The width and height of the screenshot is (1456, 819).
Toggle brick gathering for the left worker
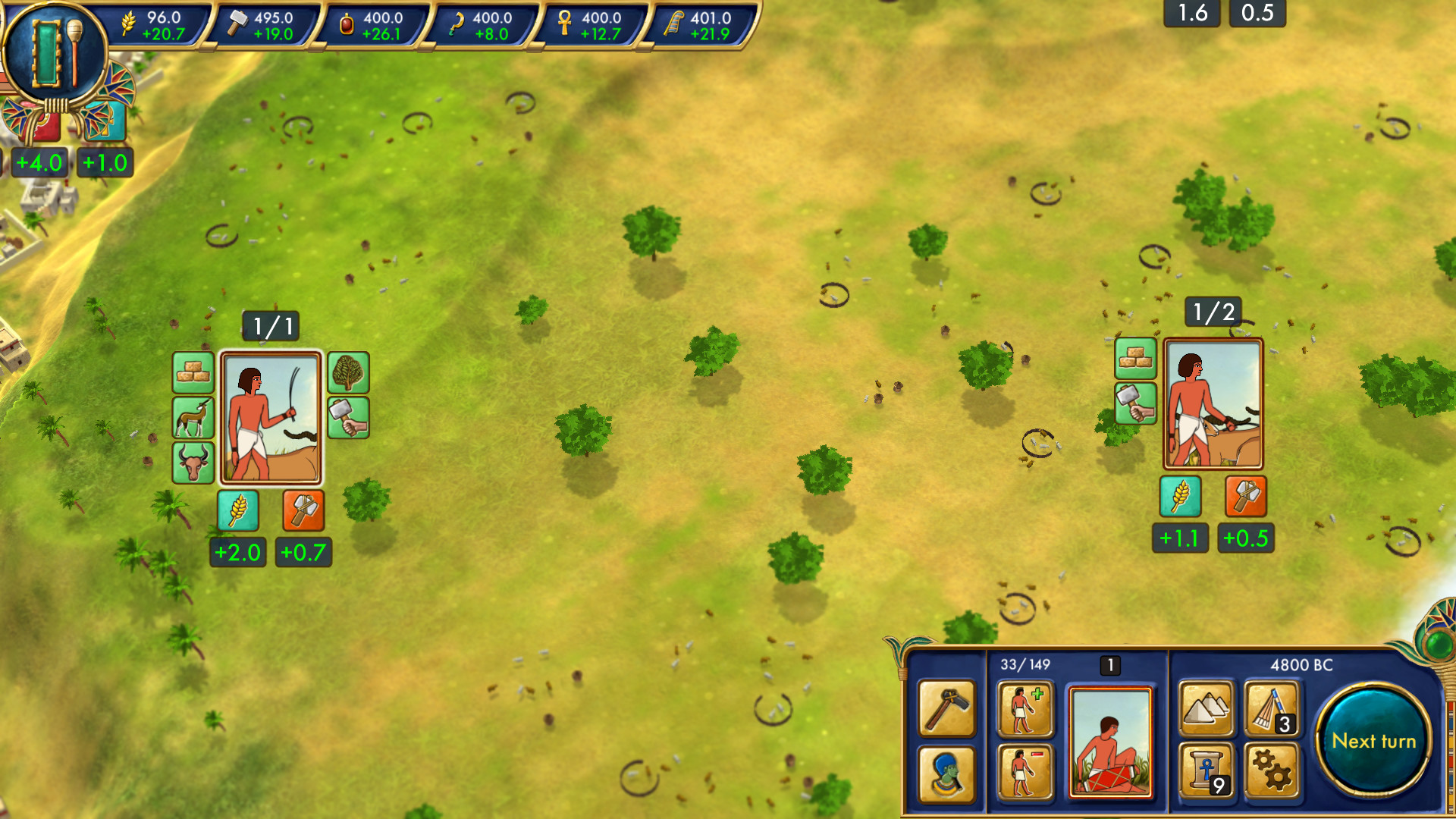click(x=193, y=374)
